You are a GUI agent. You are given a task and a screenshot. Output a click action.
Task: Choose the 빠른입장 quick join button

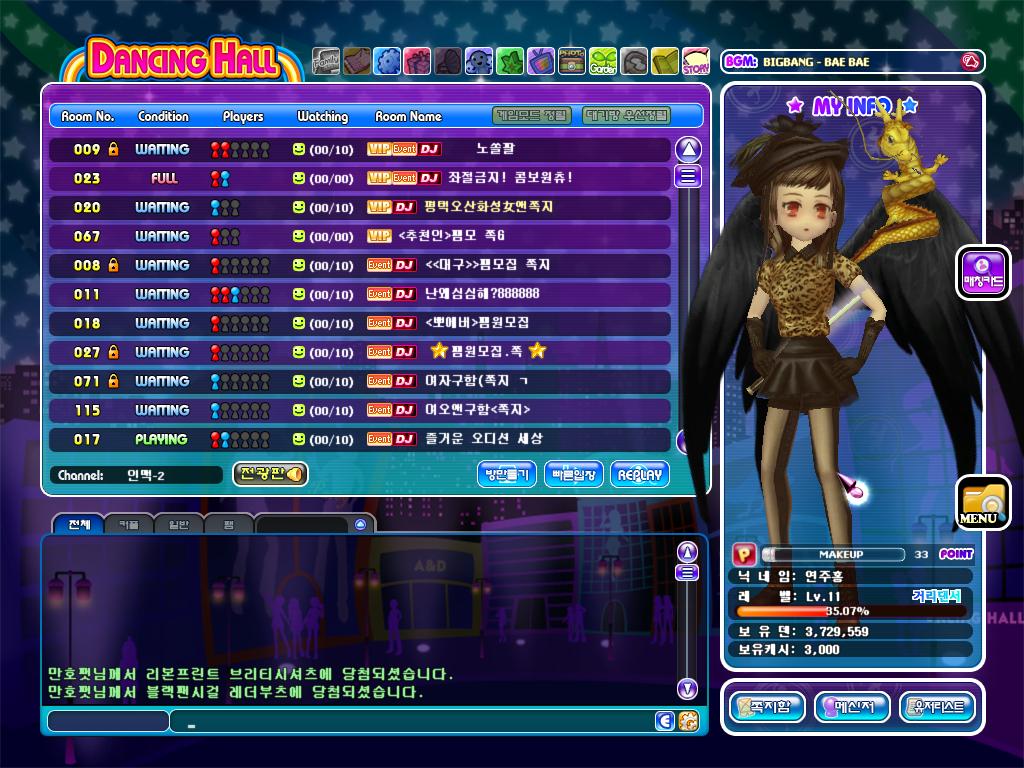point(573,474)
